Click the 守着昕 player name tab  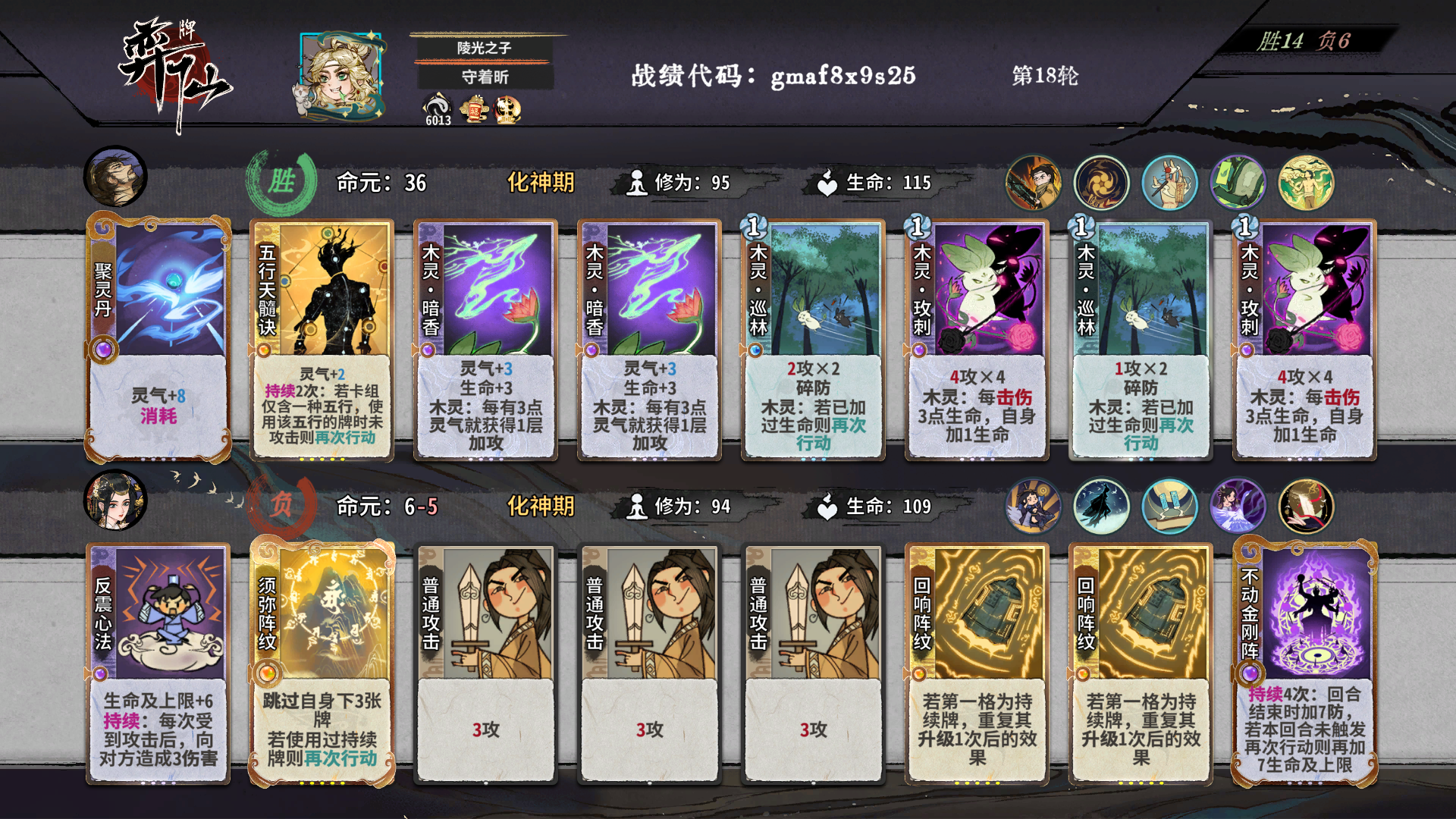[x=485, y=77]
